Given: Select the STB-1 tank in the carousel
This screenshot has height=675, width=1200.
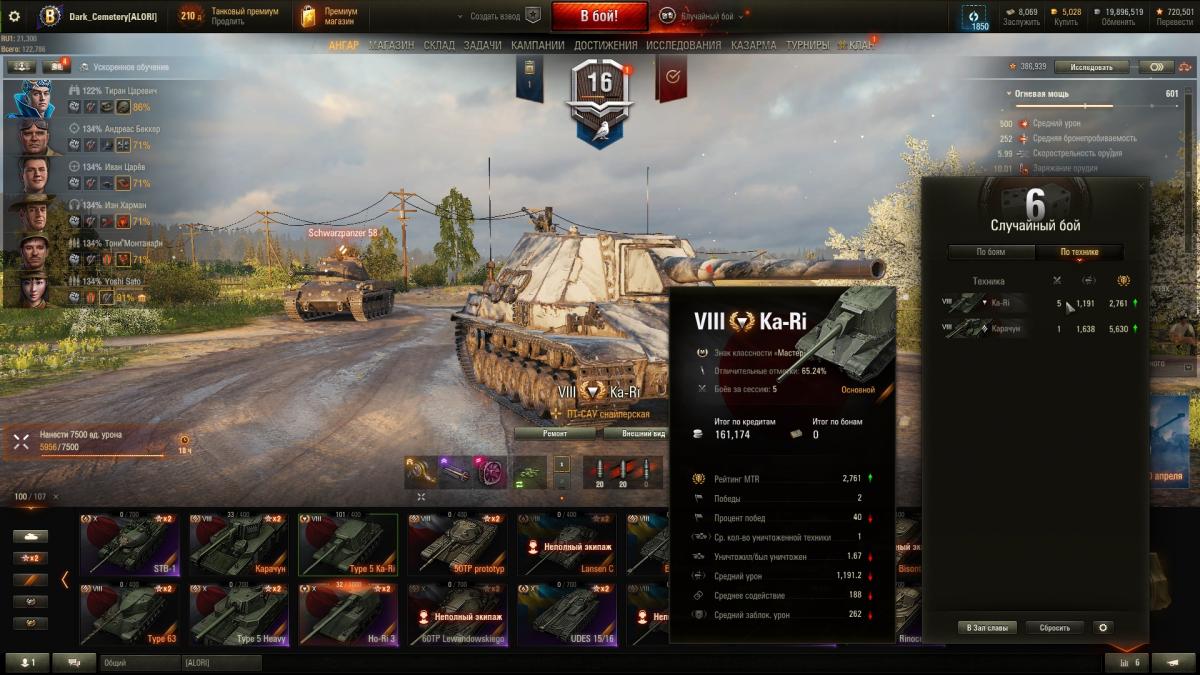Looking at the screenshot, I should (x=129, y=545).
